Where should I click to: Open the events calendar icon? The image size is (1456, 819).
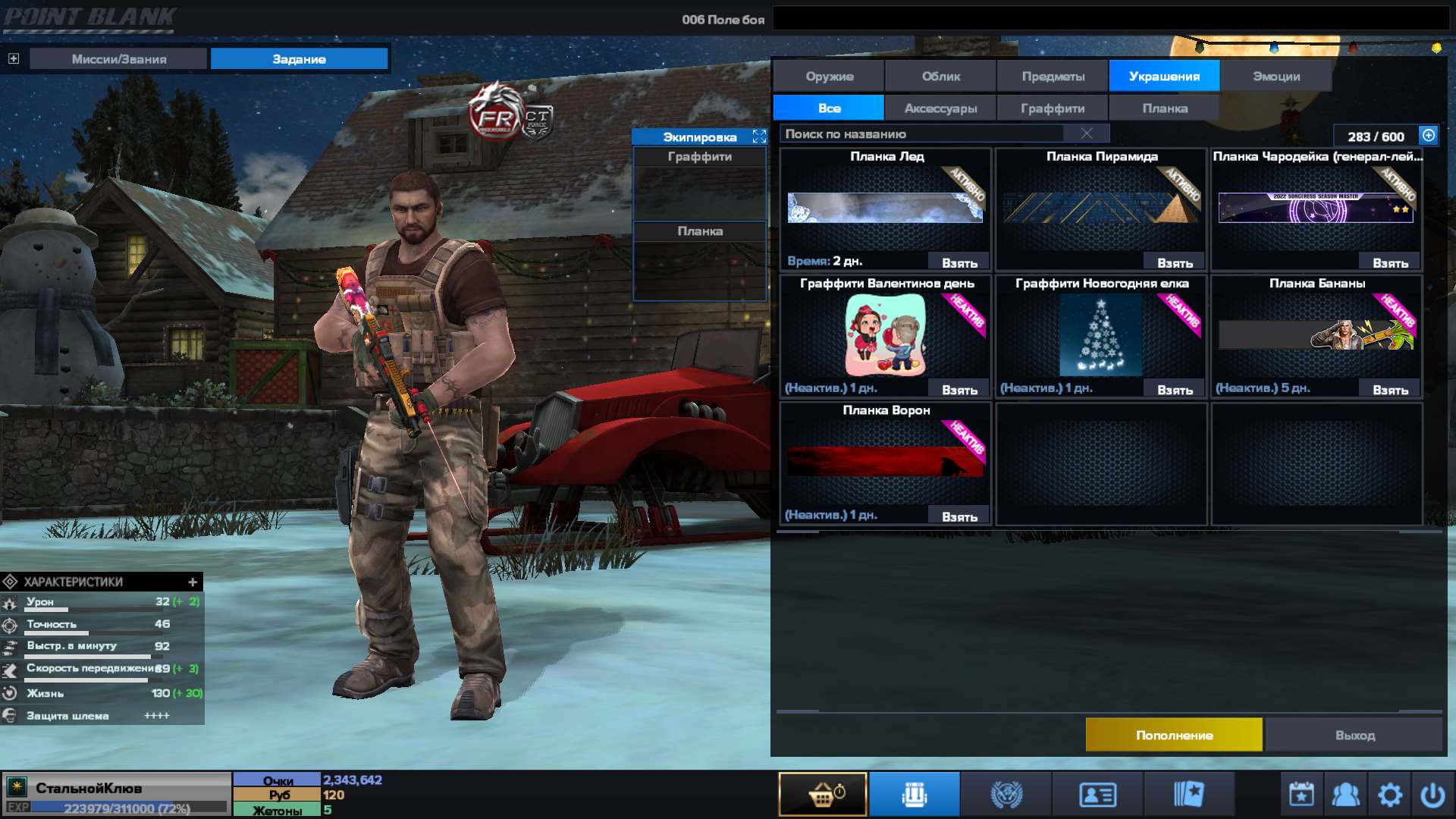[1300, 793]
